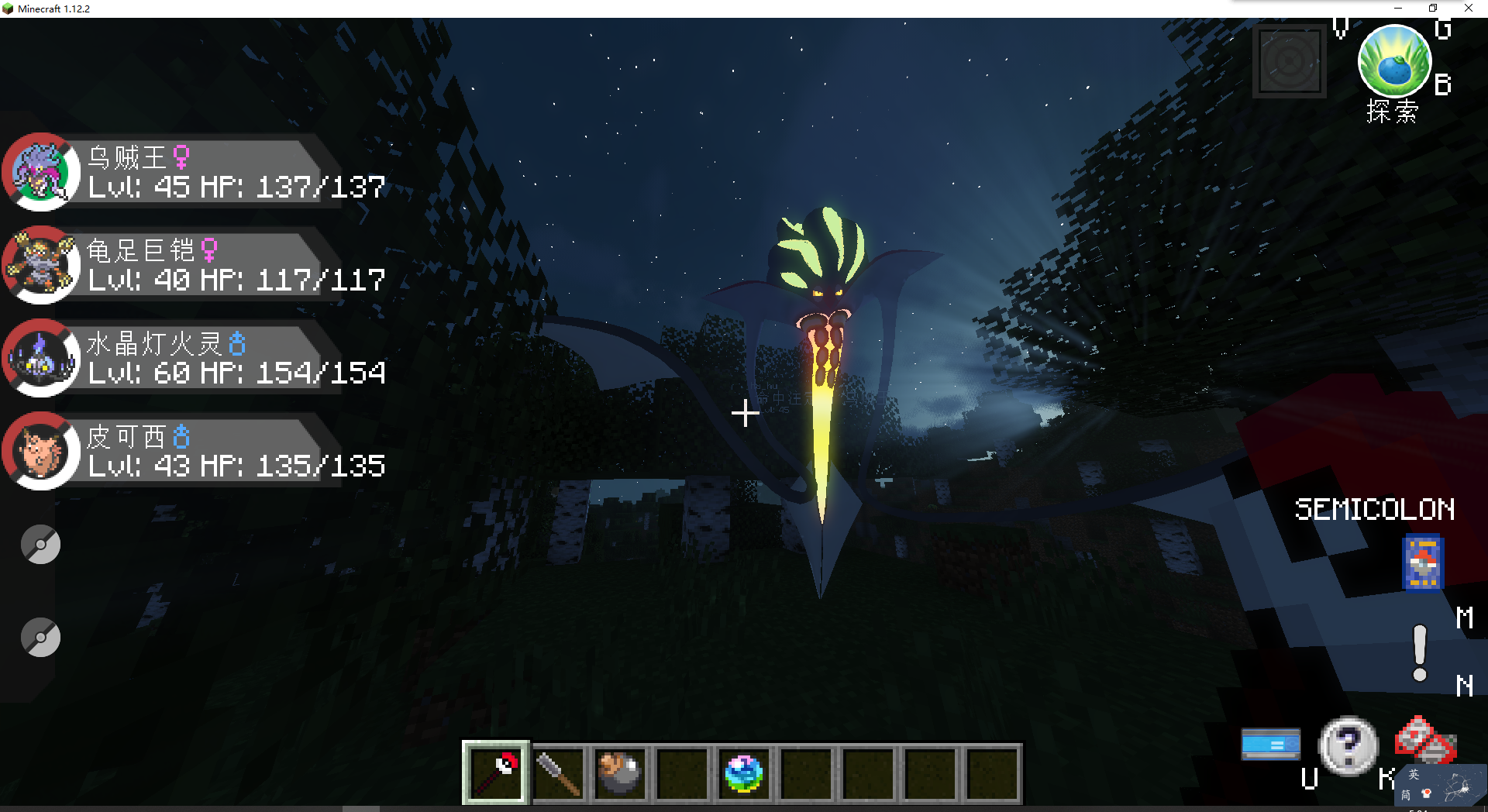The width and height of the screenshot is (1488, 812).
Task: Click the grey target square icon
Action: tap(1290, 61)
